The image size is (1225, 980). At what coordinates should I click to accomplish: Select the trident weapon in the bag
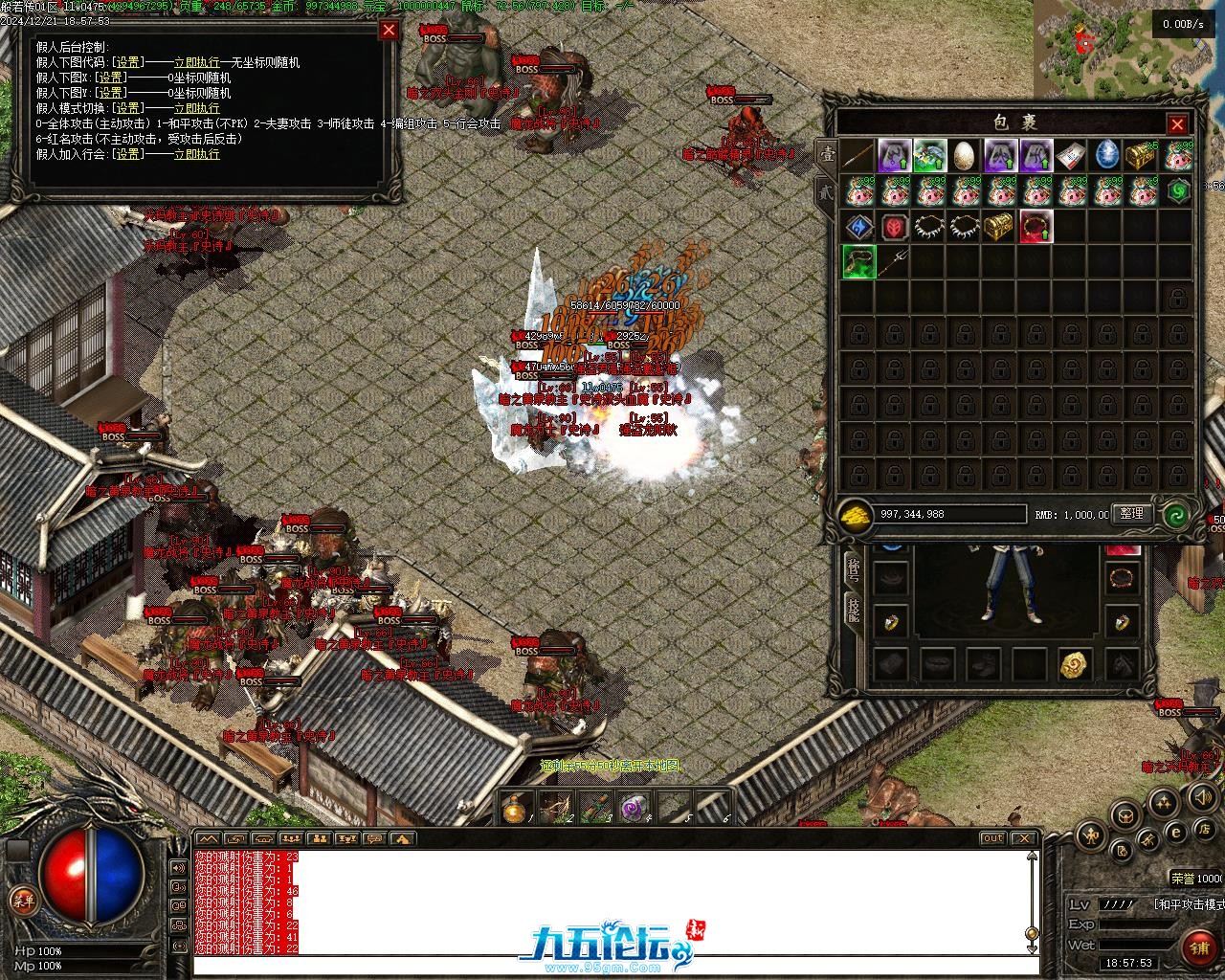pos(893,262)
